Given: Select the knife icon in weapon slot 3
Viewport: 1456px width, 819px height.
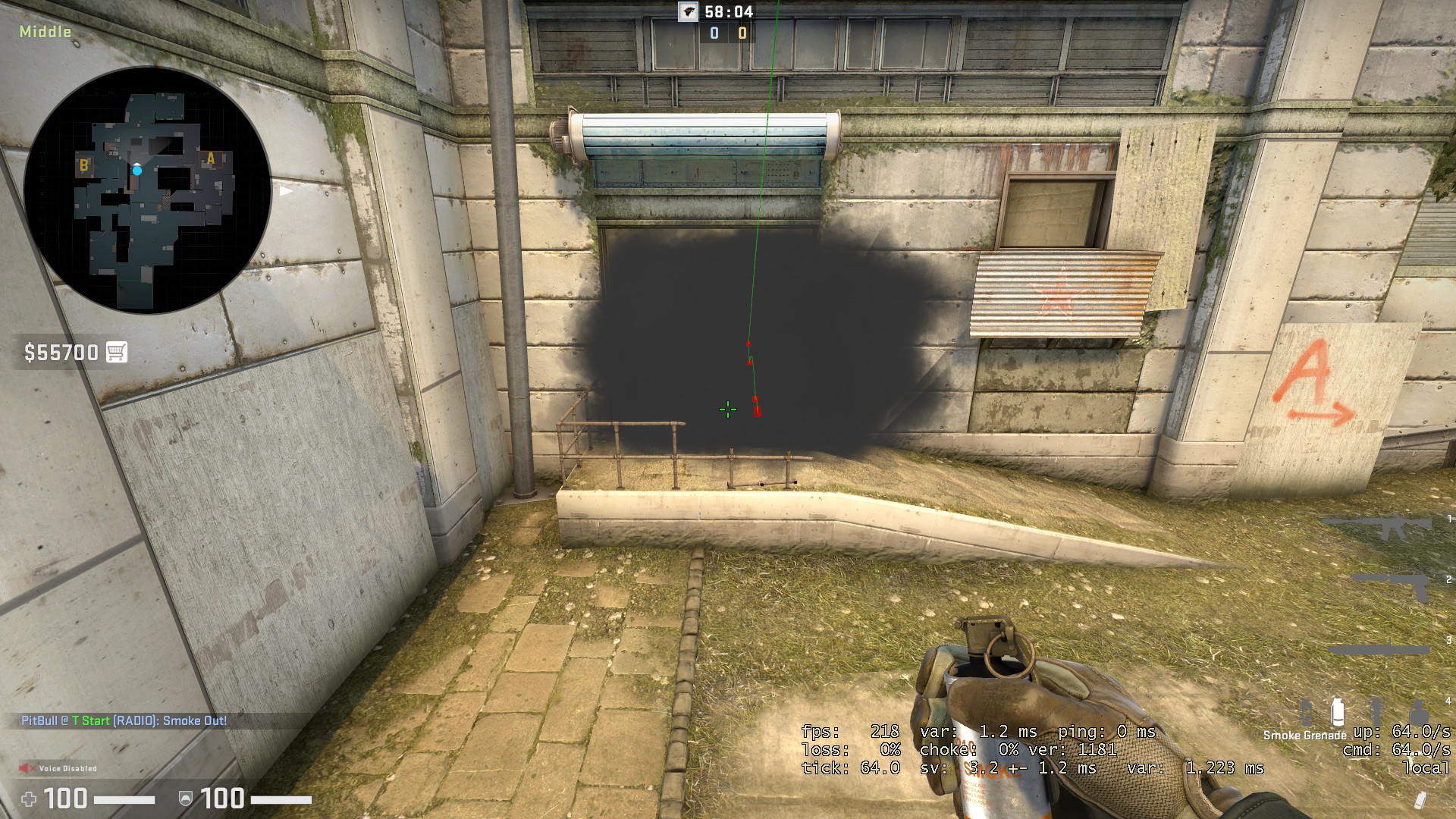Looking at the screenshot, I should pos(1376,647).
